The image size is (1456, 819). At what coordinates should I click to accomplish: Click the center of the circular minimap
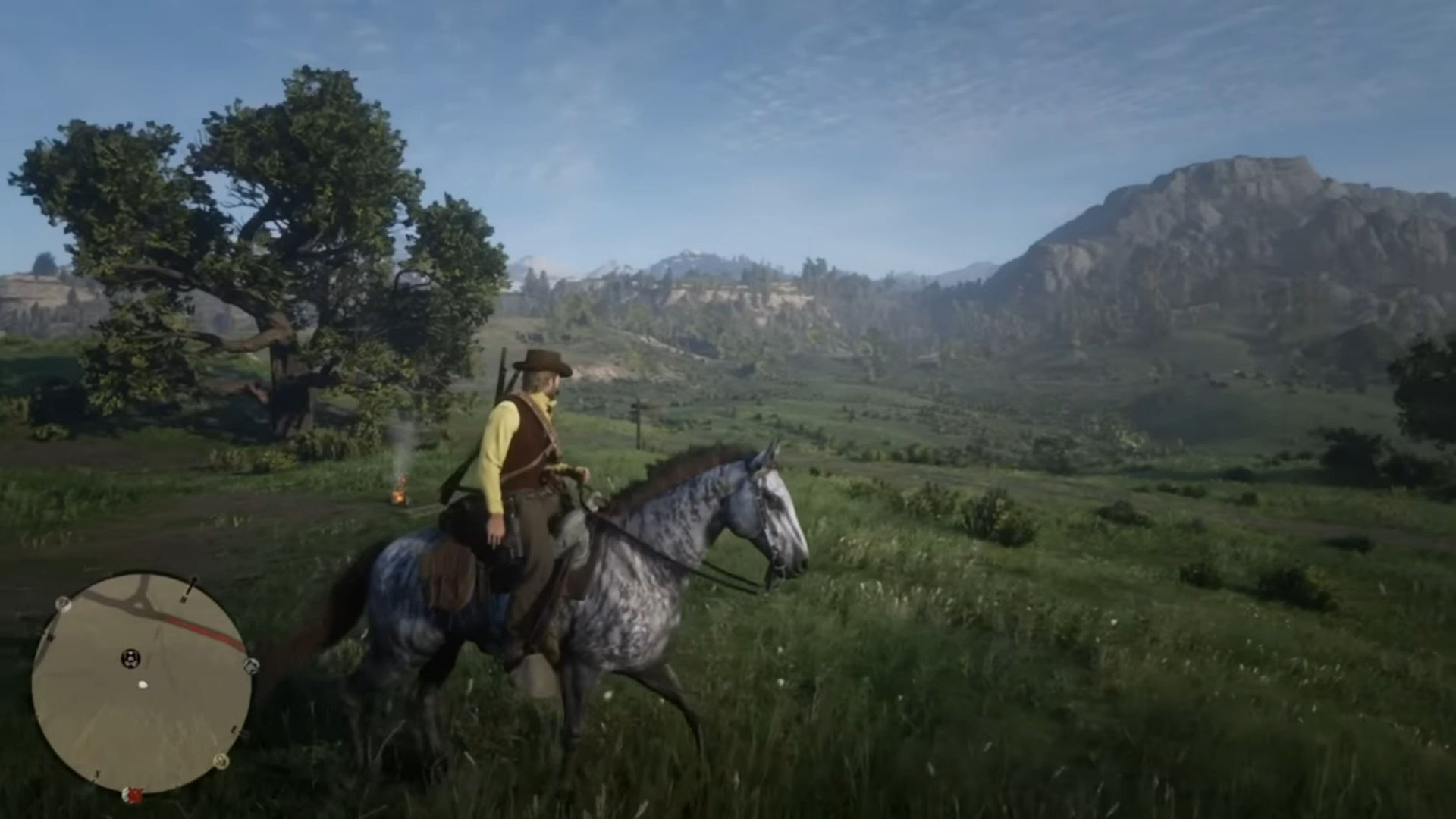click(142, 681)
